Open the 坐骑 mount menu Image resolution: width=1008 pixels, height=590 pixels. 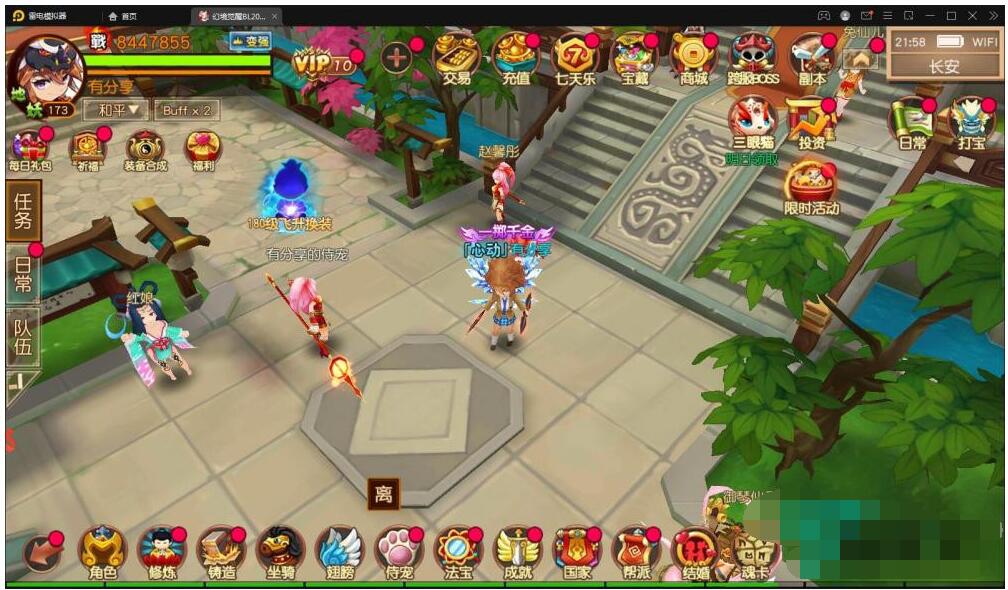click(280, 552)
